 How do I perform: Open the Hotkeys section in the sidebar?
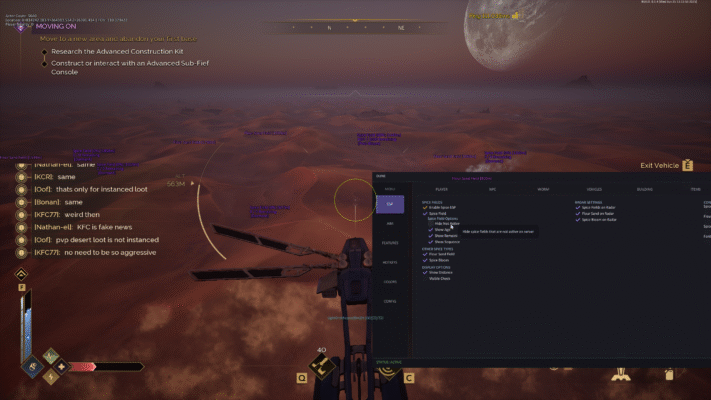(390, 261)
